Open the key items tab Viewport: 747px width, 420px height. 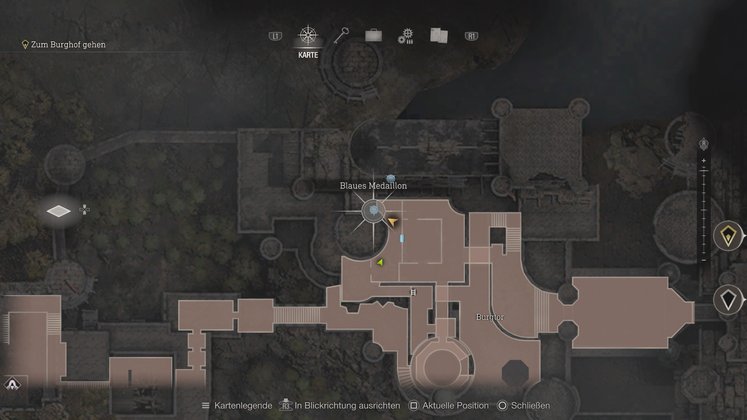(342, 35)
